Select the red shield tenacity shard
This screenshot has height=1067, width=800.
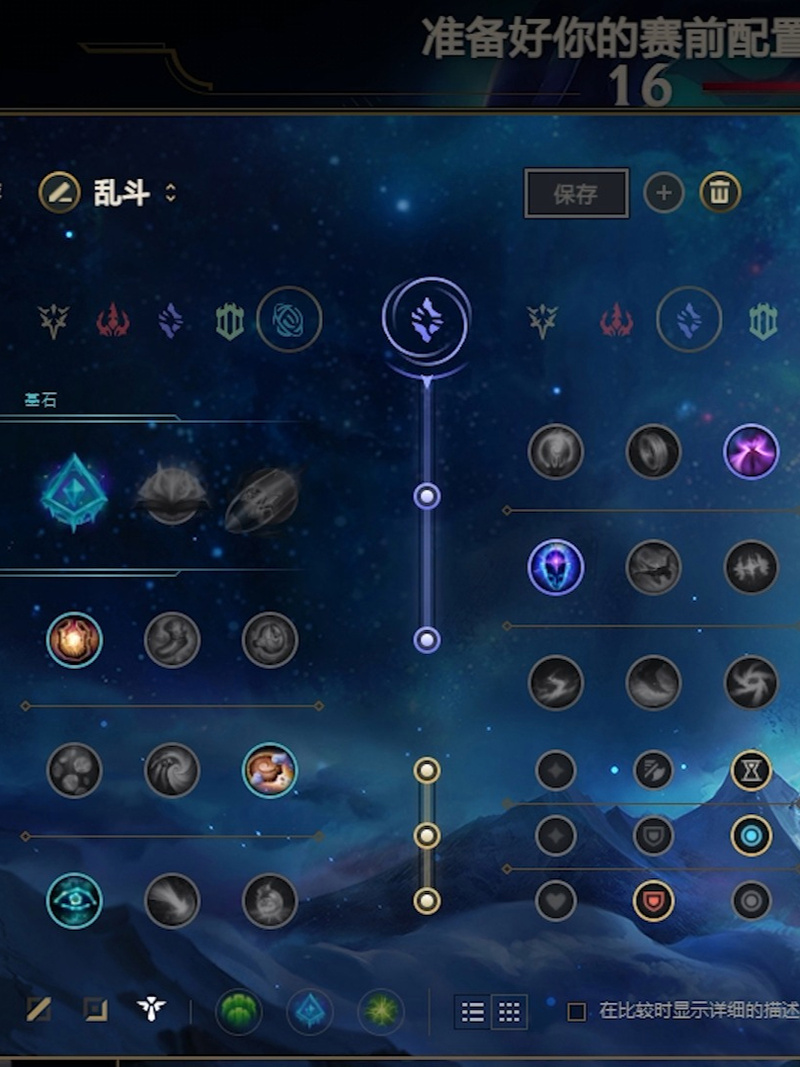[x=653, y=901]
